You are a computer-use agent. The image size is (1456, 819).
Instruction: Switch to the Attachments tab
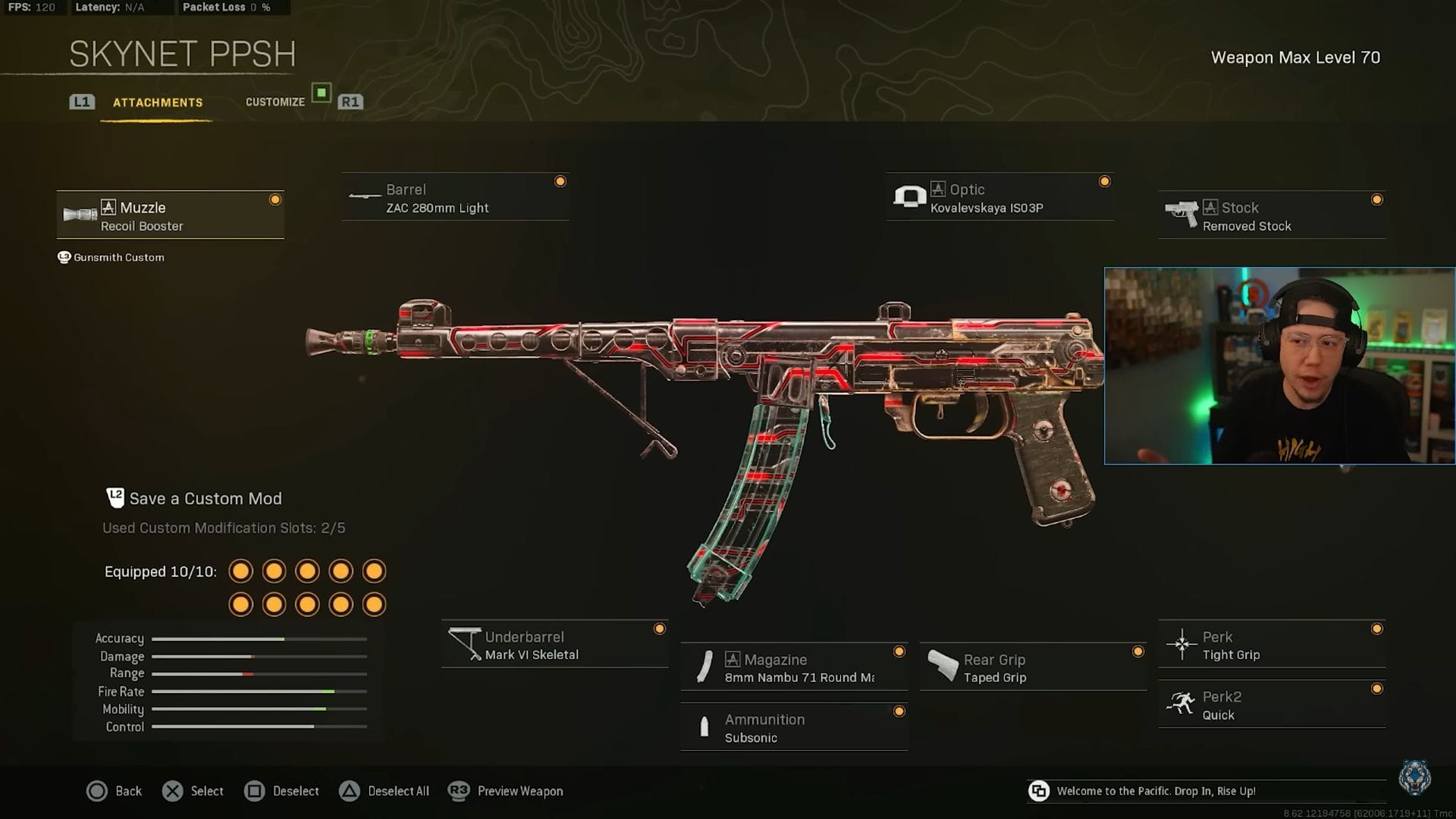click(158, 102)
